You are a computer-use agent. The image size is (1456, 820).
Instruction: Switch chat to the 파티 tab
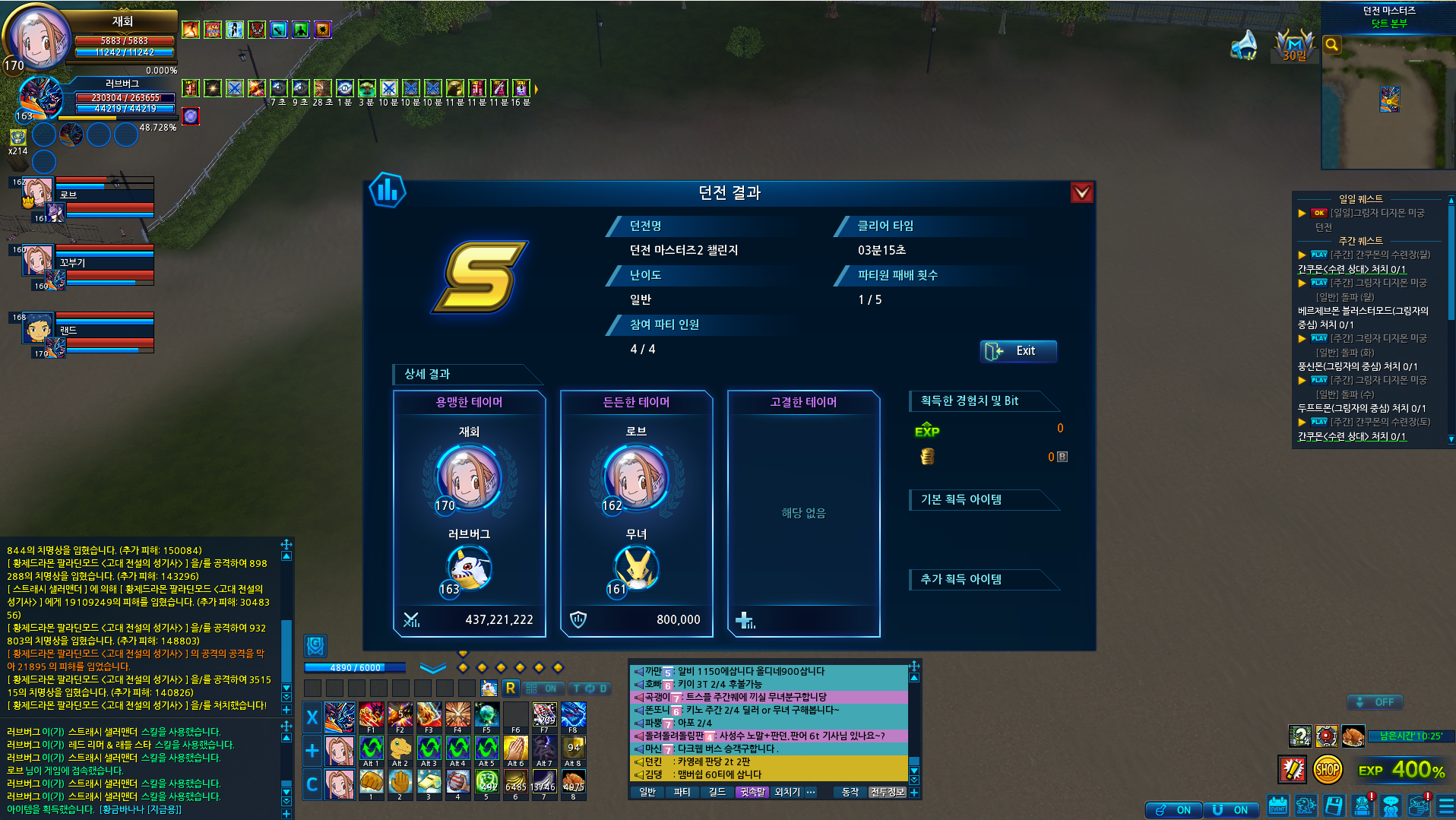(682, 792)
